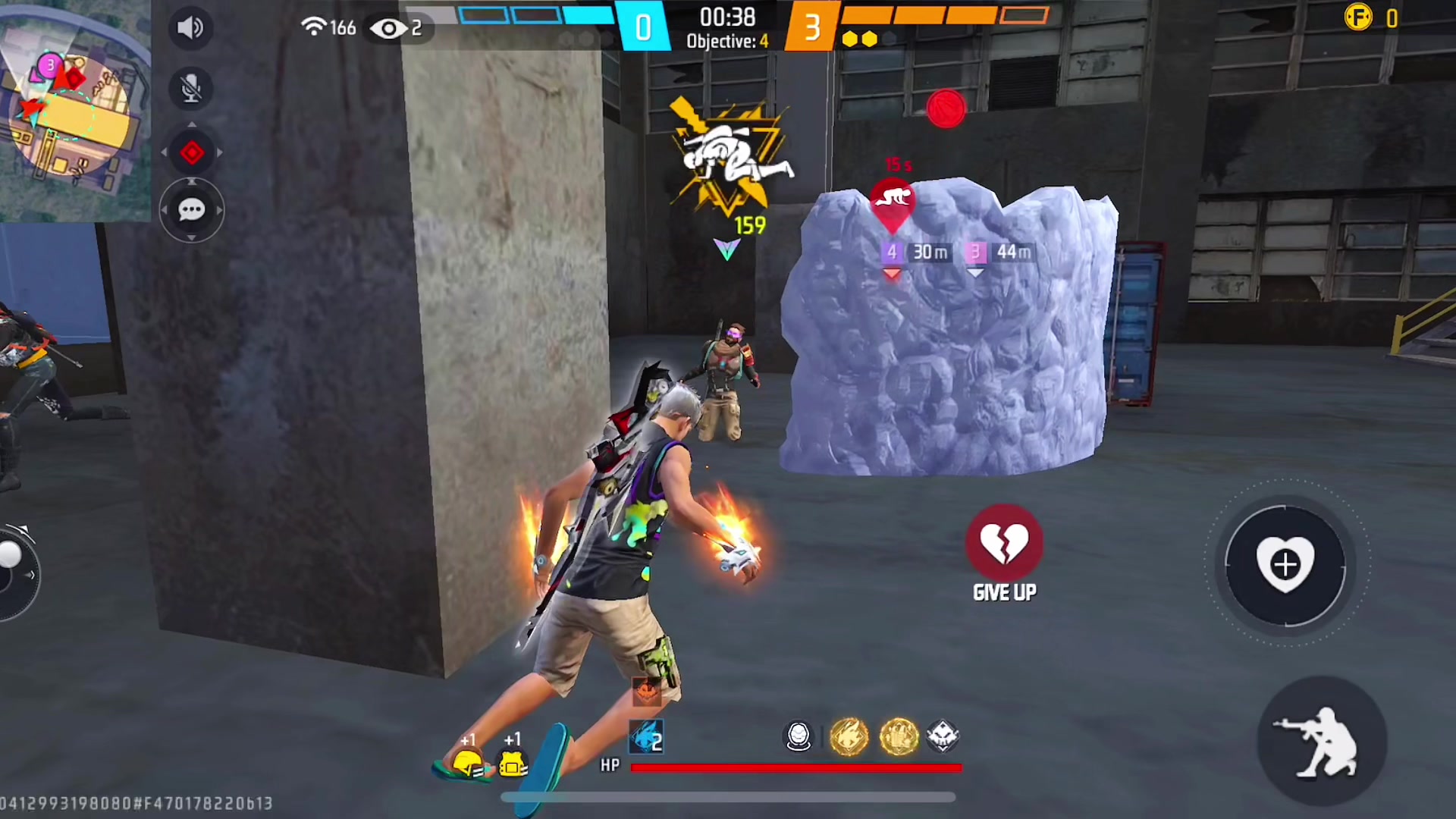Select the red diamond ping marker button
Image resolution: width=1456 pixels, height=819 pixels.
[x=192, y=152]
